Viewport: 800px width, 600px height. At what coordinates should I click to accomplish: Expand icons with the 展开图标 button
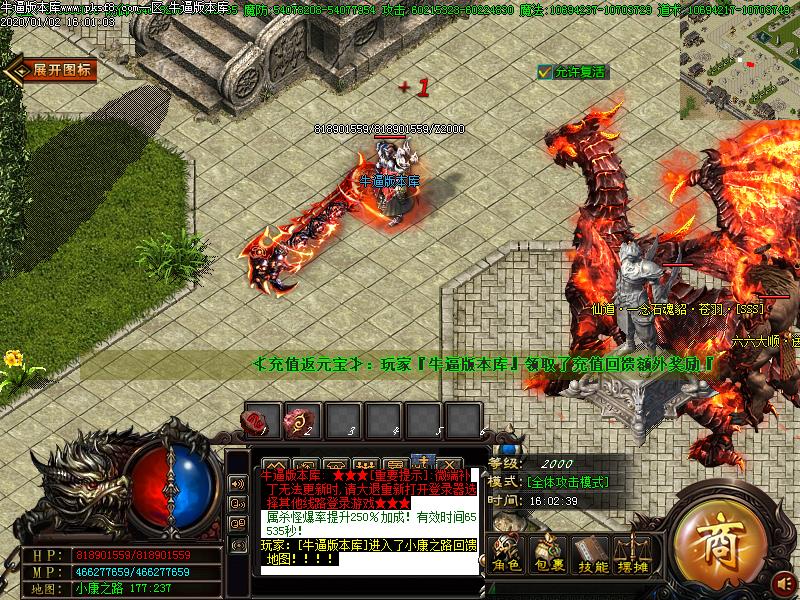click(52, 70)
